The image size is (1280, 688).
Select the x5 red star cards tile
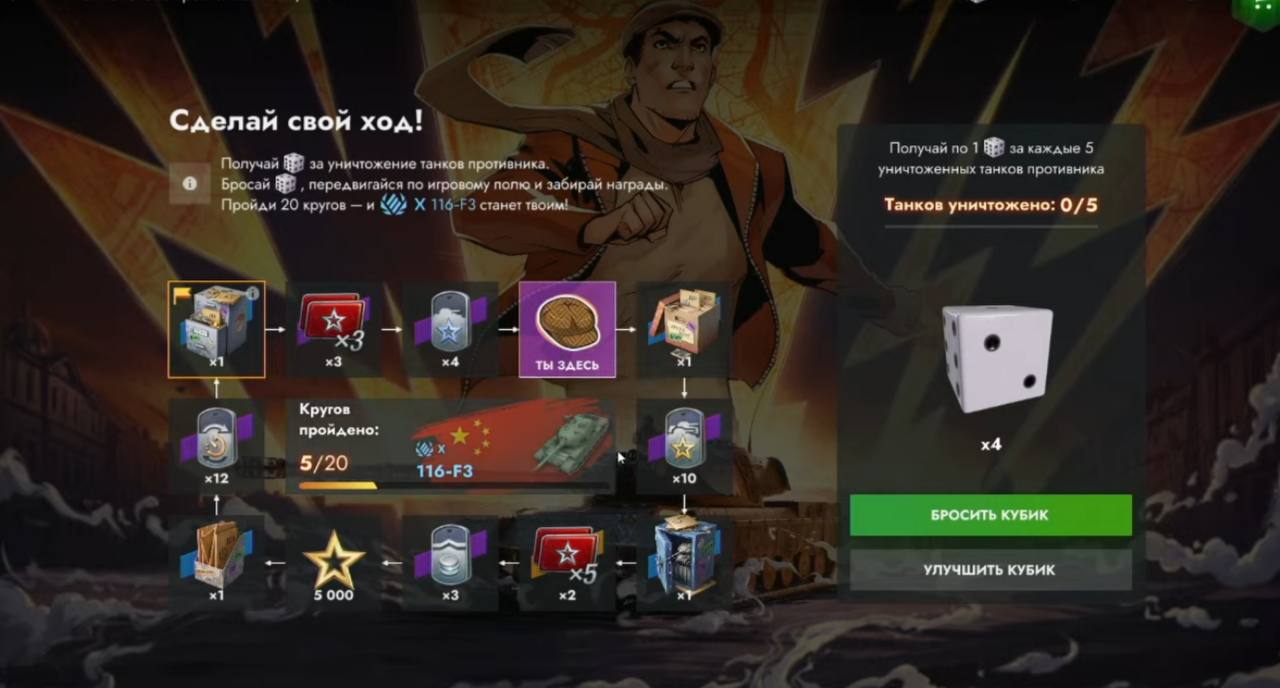click(567, 563)
